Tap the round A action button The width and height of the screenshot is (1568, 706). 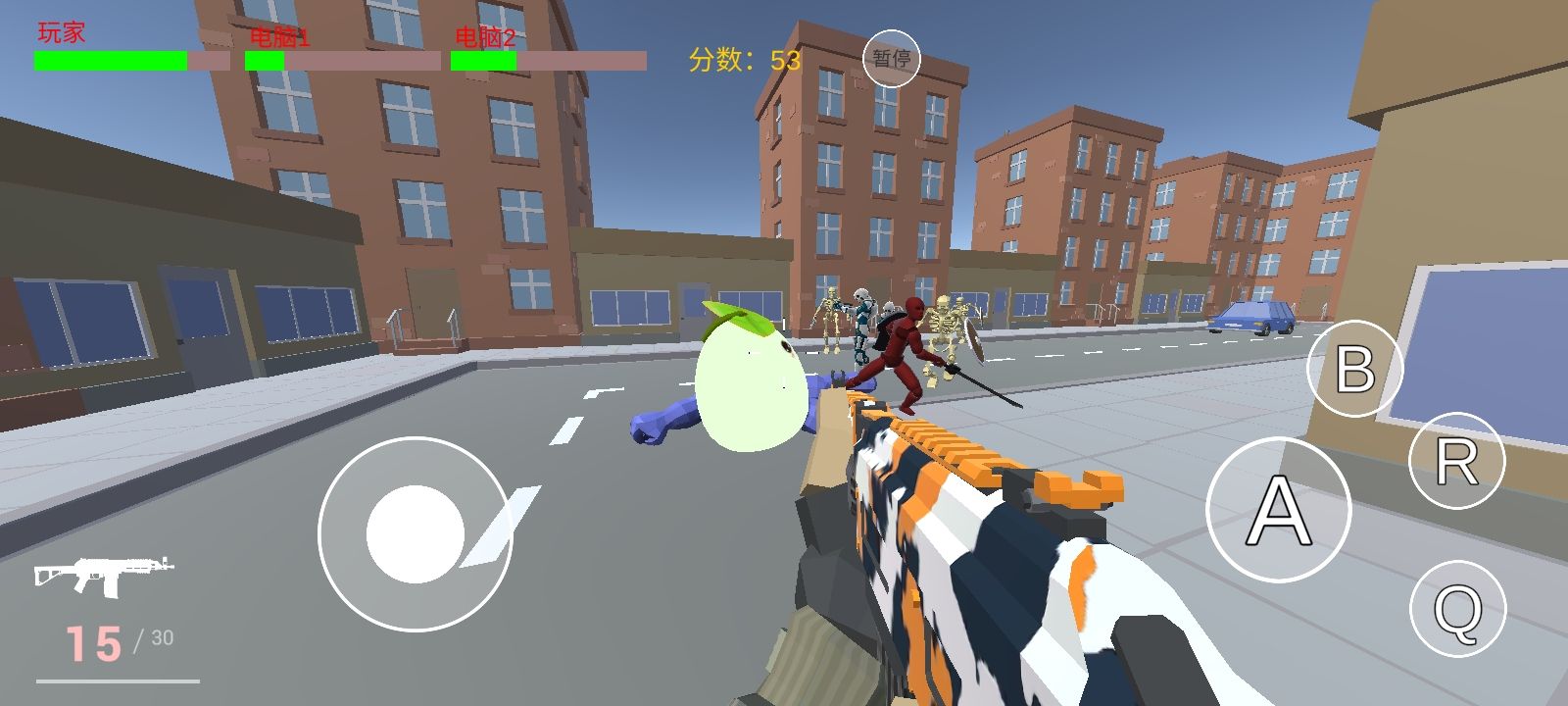(1278, 509)
